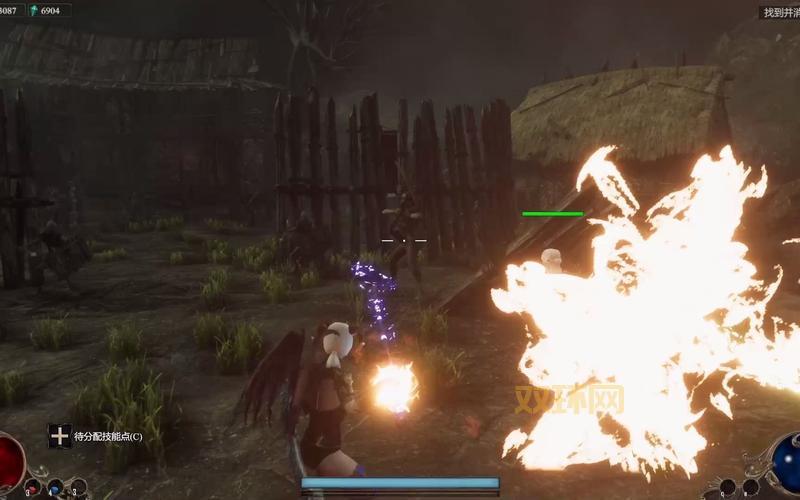This screenshot has width=800, height=500.
Task: Use the red health potion slot
Action: tap(33, 487)
